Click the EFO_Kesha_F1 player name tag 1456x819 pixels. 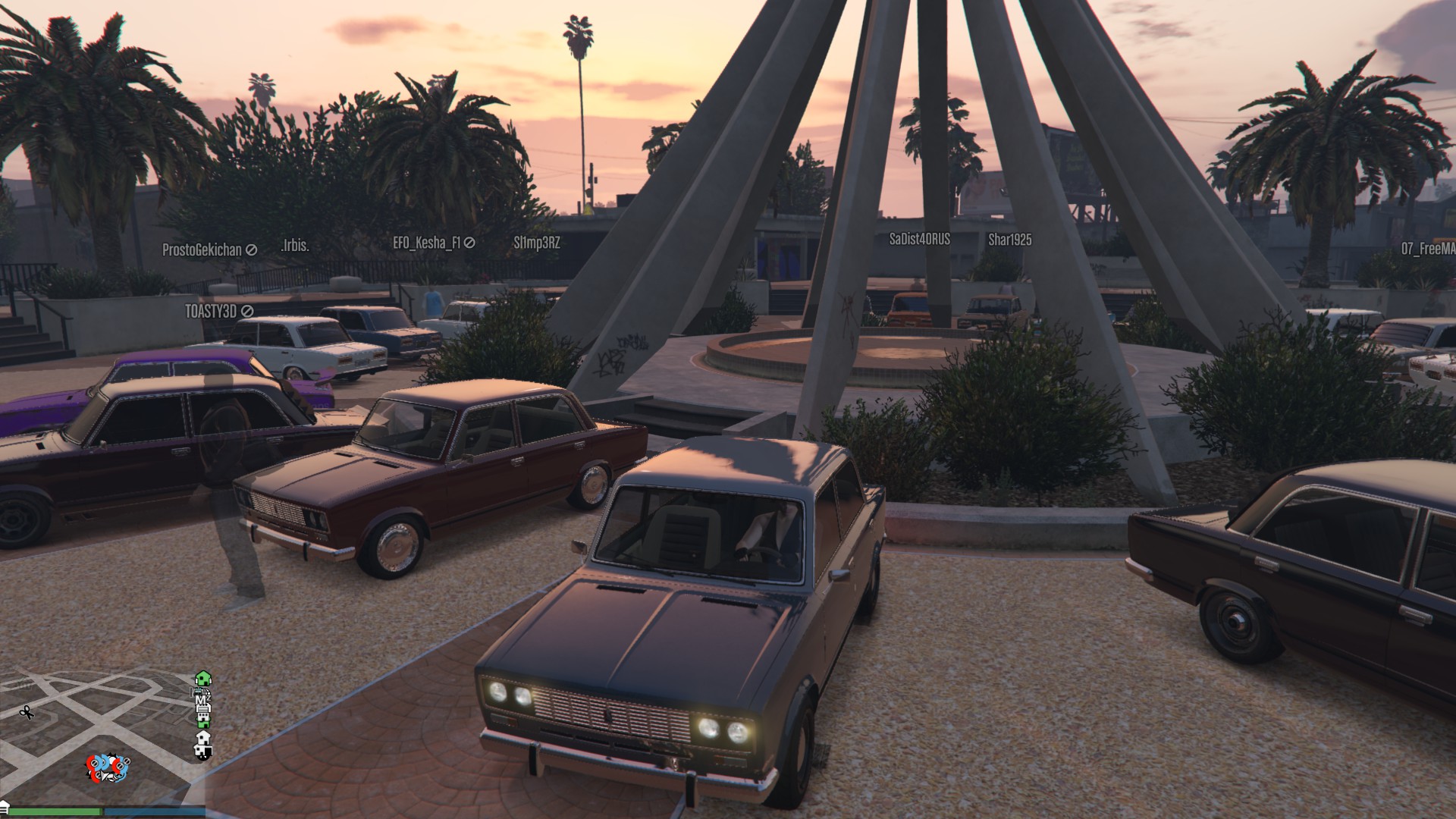[426, 243]
